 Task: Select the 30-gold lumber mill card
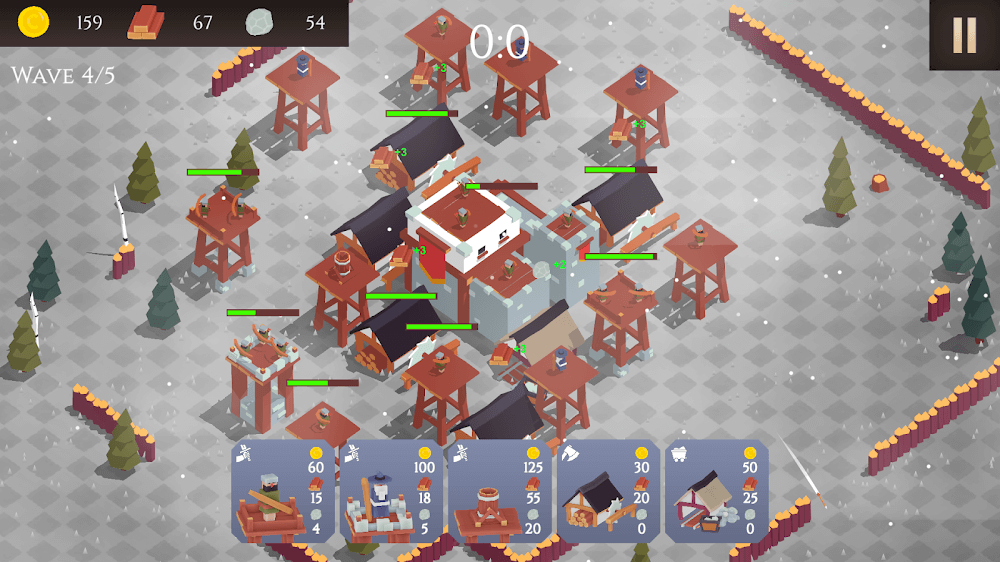(607, 492)
